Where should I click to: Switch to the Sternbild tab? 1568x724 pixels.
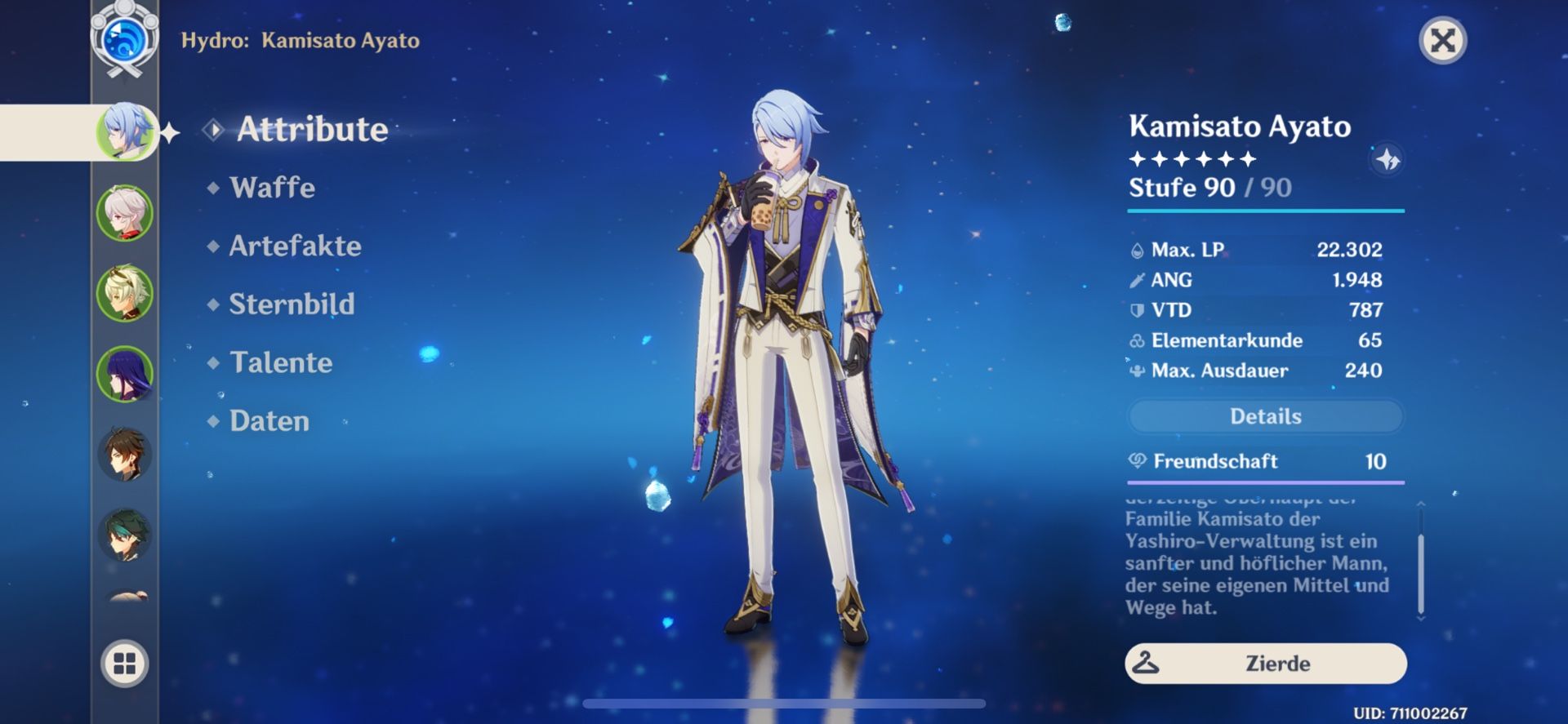[x=293, y=304]
